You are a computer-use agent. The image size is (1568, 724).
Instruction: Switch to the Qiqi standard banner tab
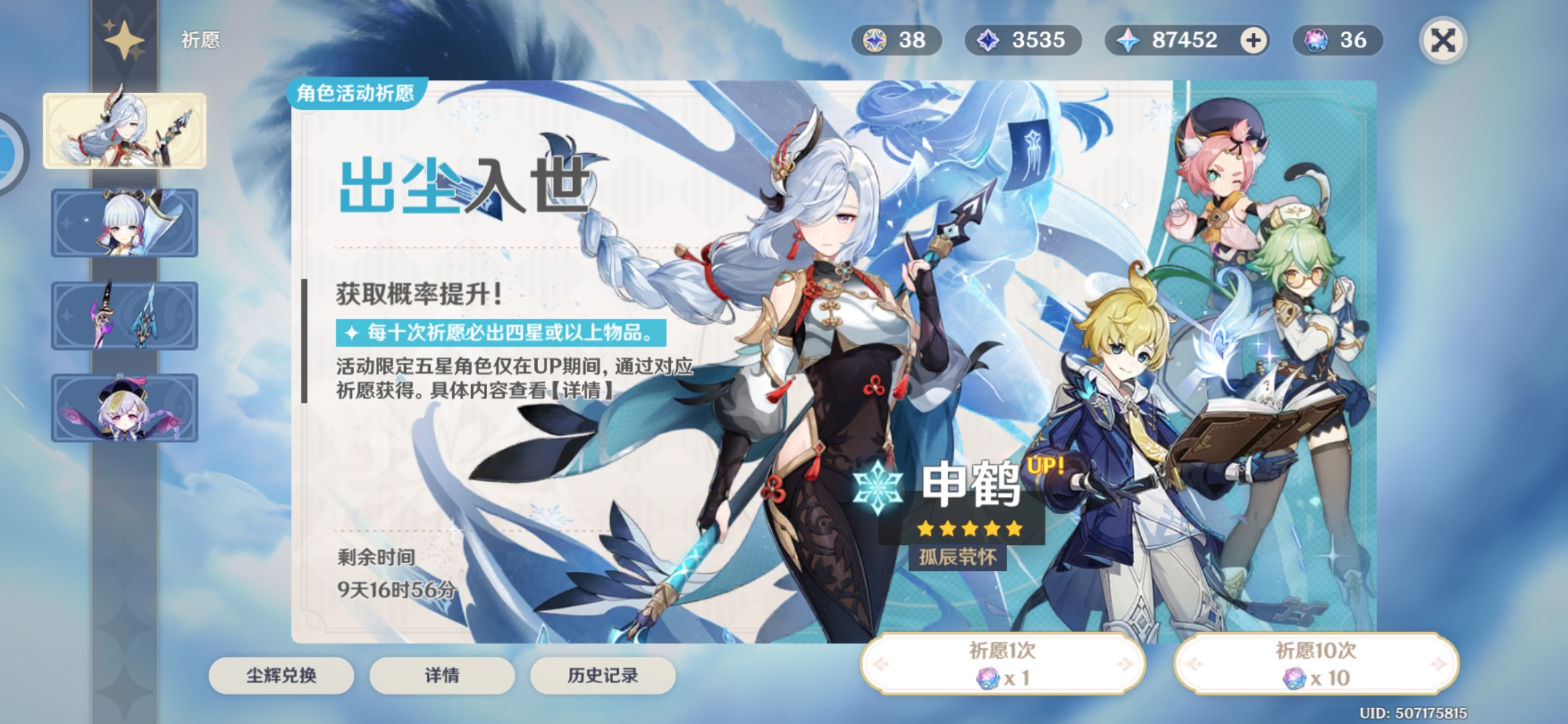(125, 408)
